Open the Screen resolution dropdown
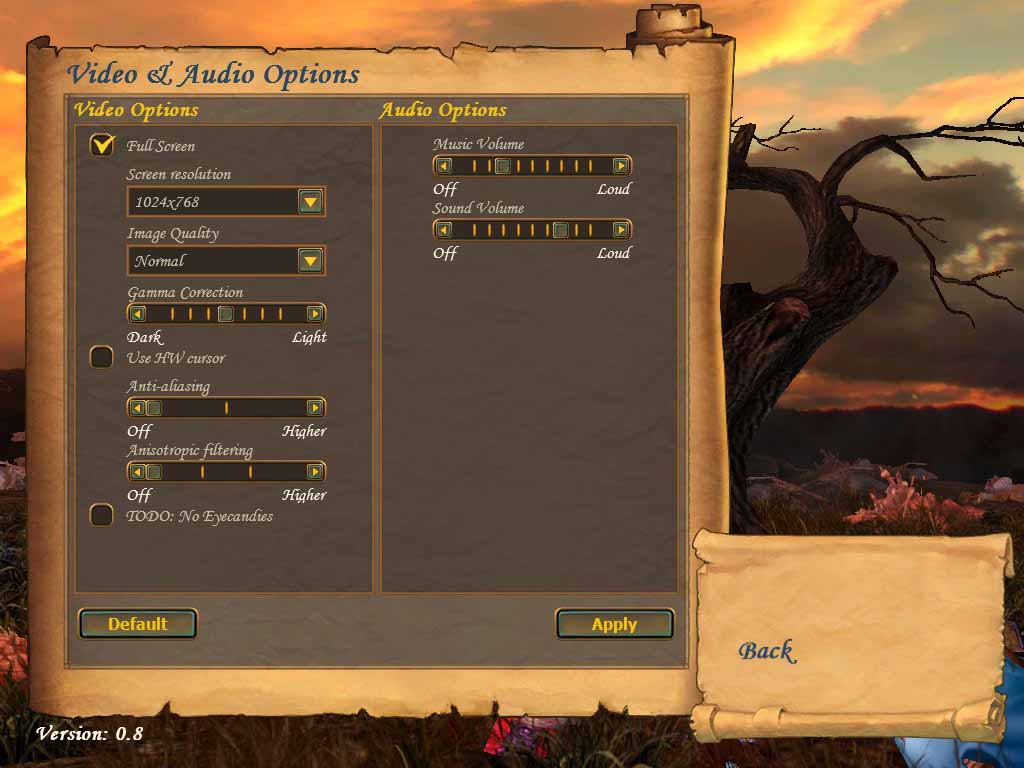 (311, 202)
